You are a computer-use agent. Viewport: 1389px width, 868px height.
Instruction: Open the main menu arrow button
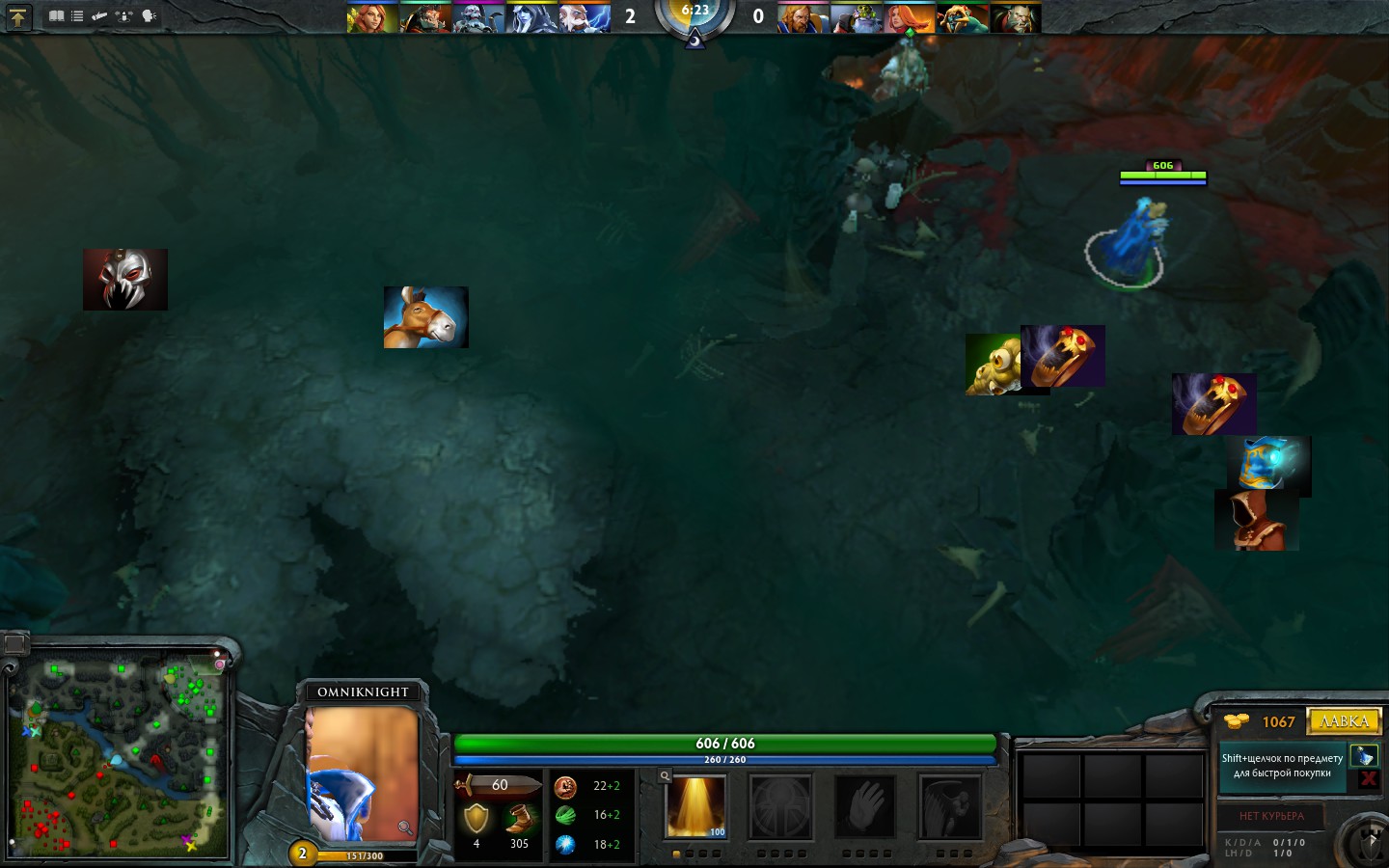17,16
